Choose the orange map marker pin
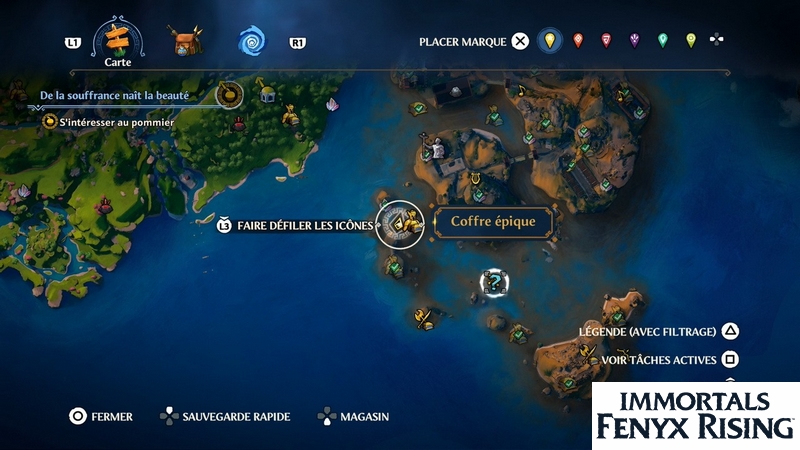Viewport: 800px width, 450px height. tap(577, 41)
